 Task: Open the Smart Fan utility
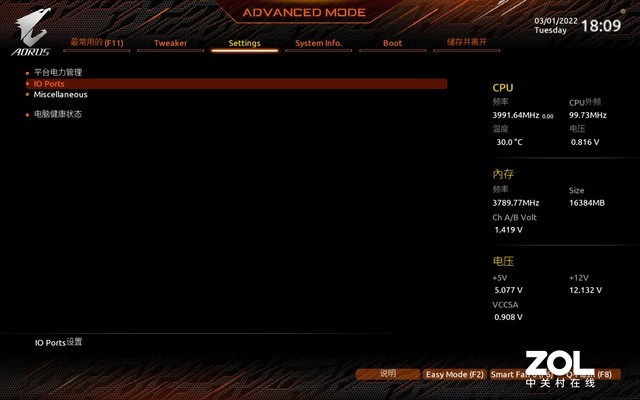coord(520,374)
